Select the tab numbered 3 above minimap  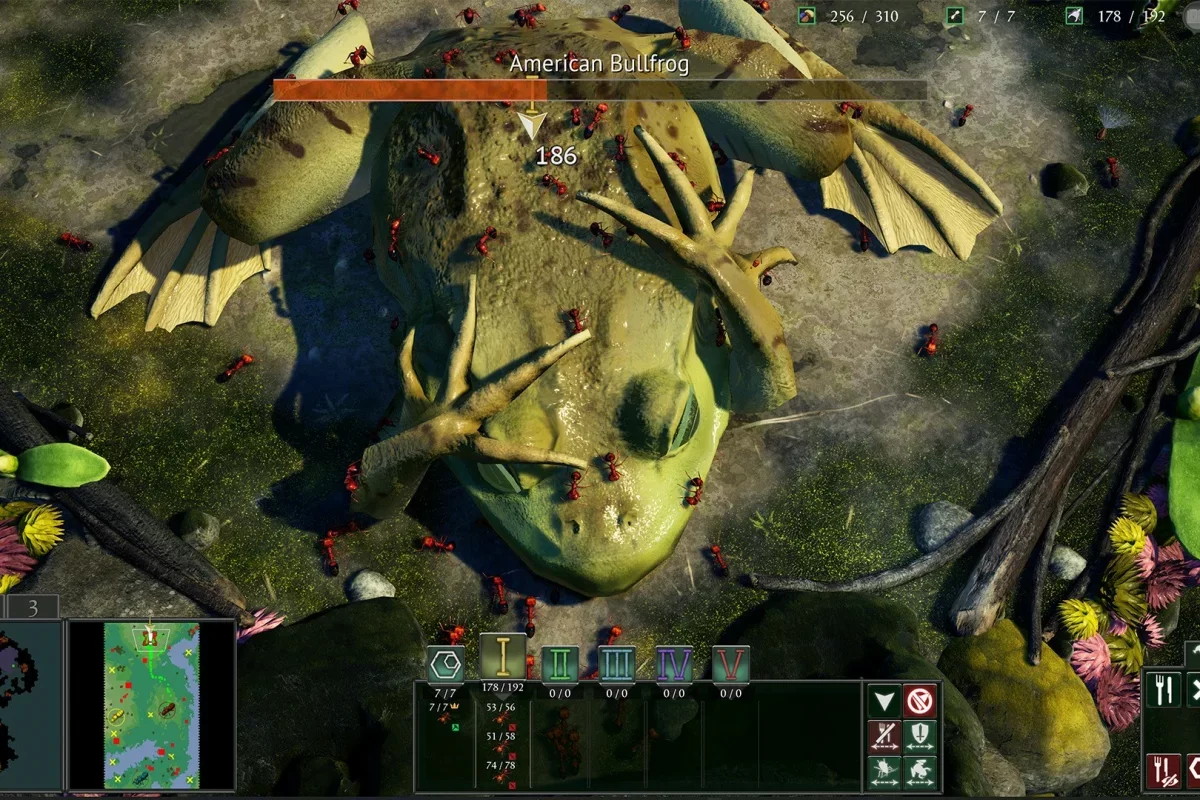tap(32, 607)
